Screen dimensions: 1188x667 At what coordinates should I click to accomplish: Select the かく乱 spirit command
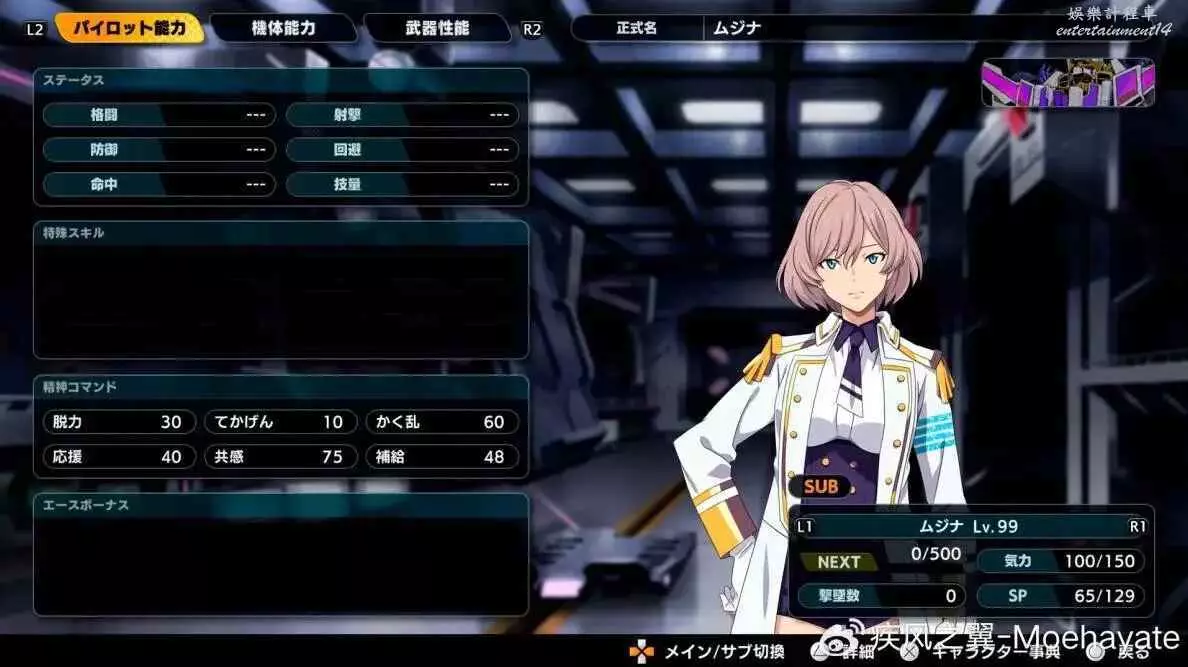coord(441,422)
